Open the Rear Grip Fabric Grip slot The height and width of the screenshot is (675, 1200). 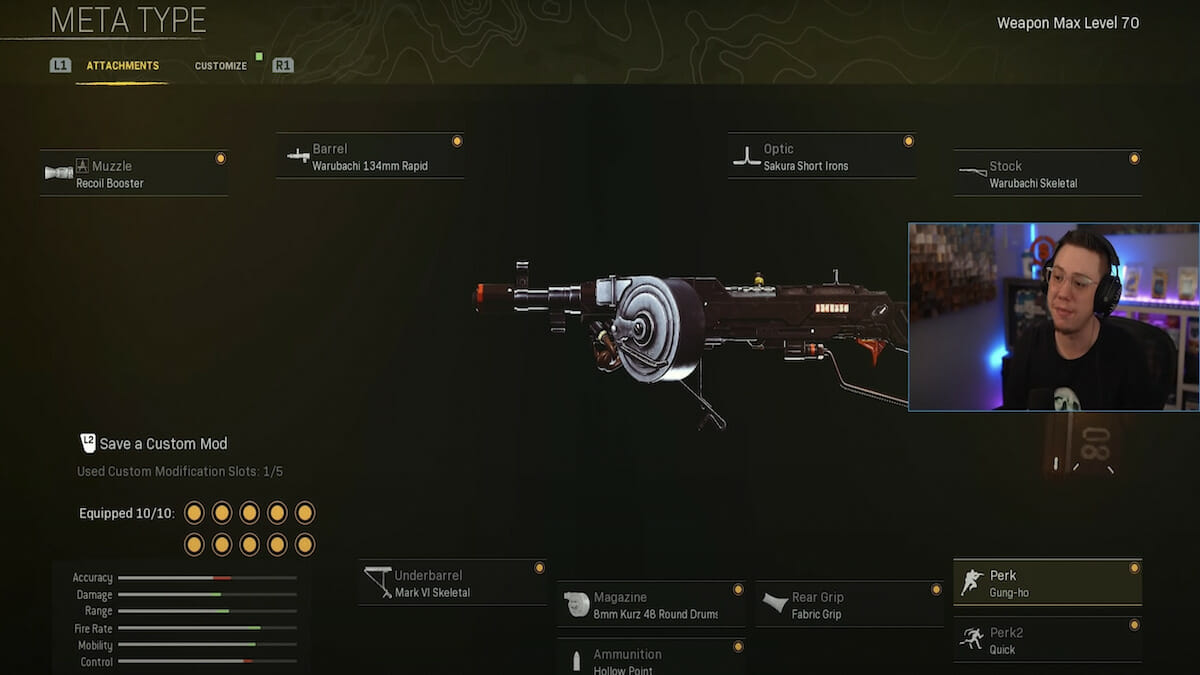click(849, 605)
